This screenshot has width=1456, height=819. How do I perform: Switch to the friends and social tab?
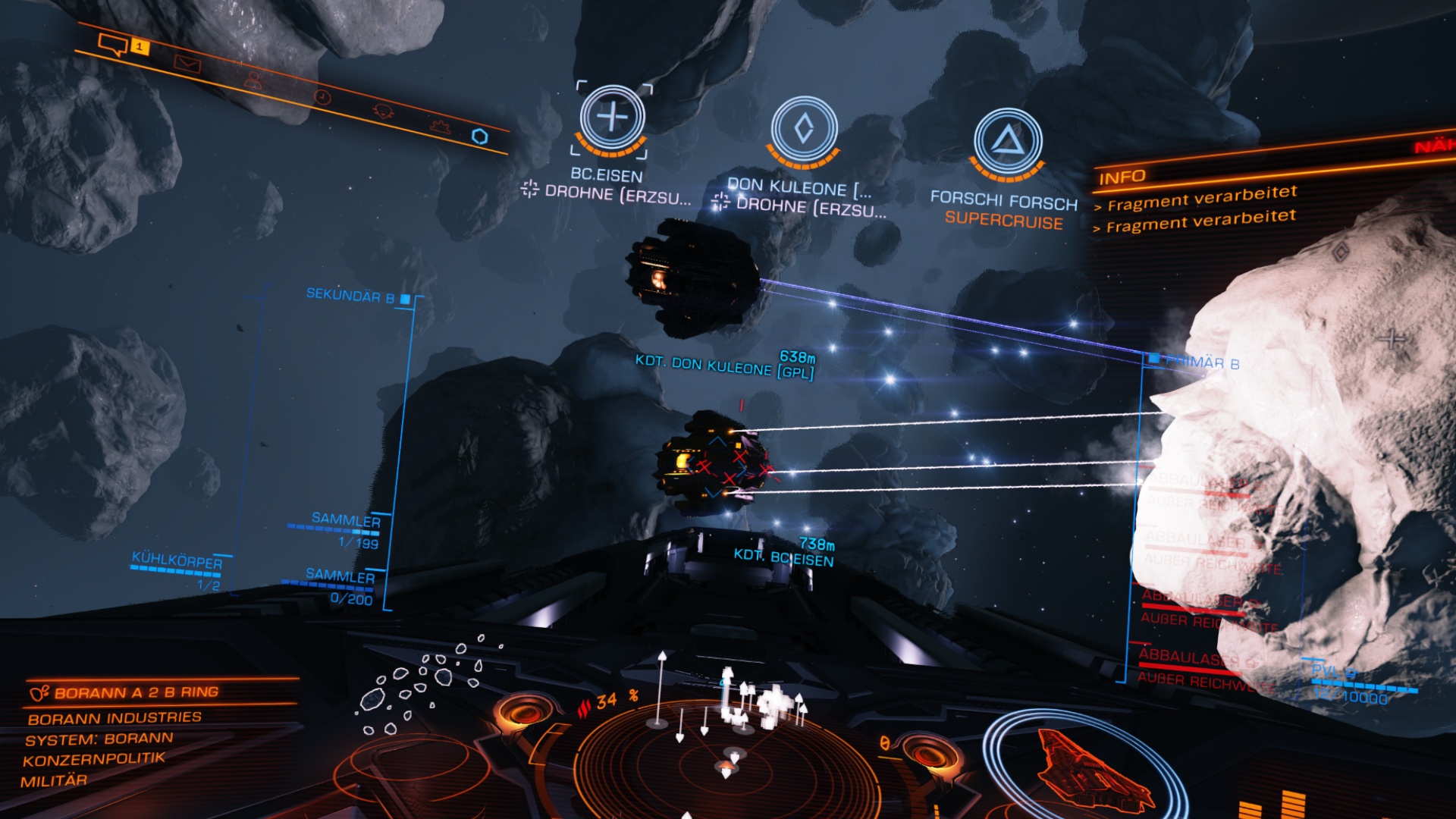(x=253, y=80)
